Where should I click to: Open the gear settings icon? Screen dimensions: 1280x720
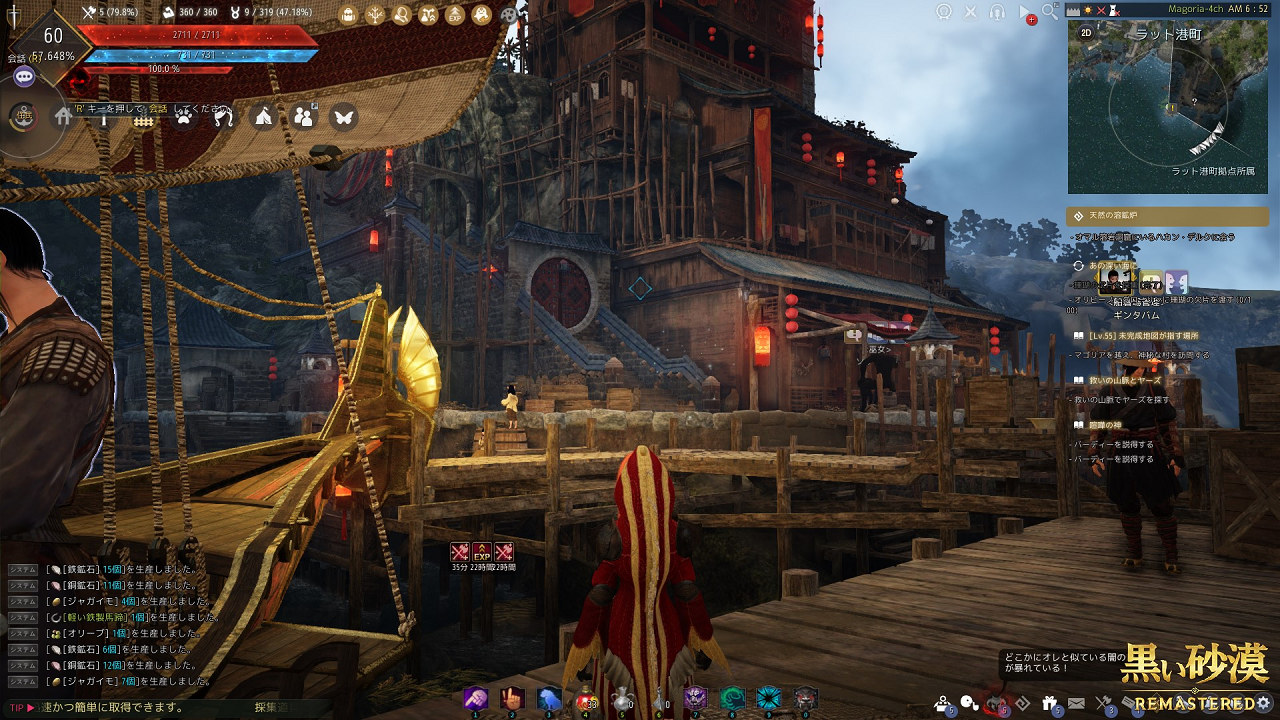[x=1265, y=702]
